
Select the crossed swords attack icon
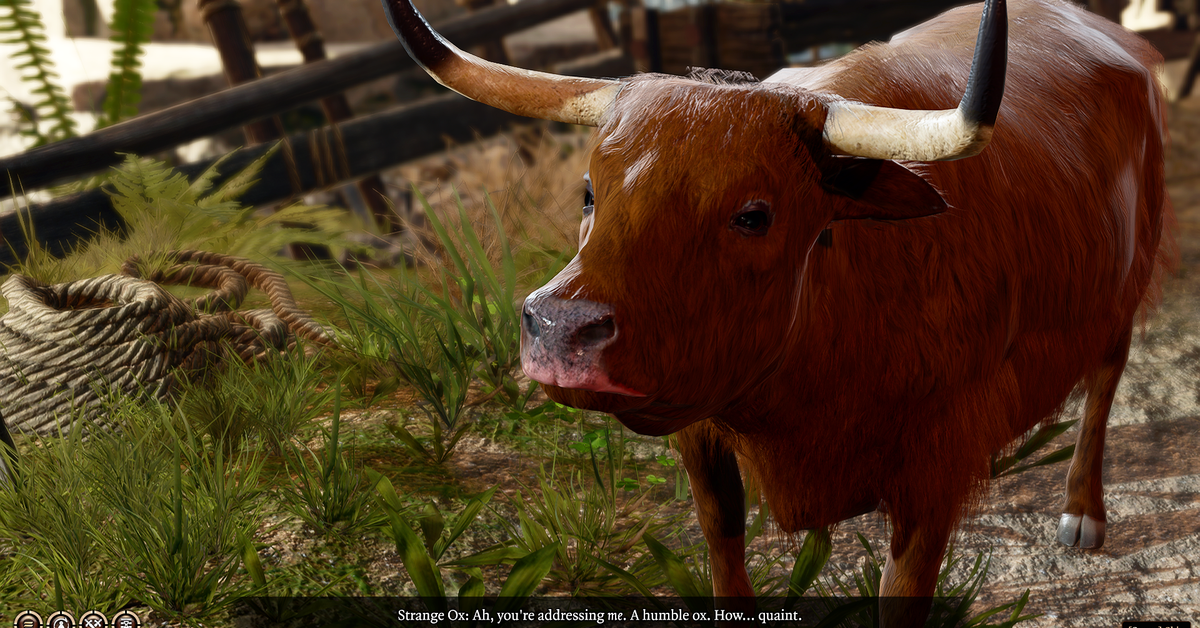[x=93, y=620]
